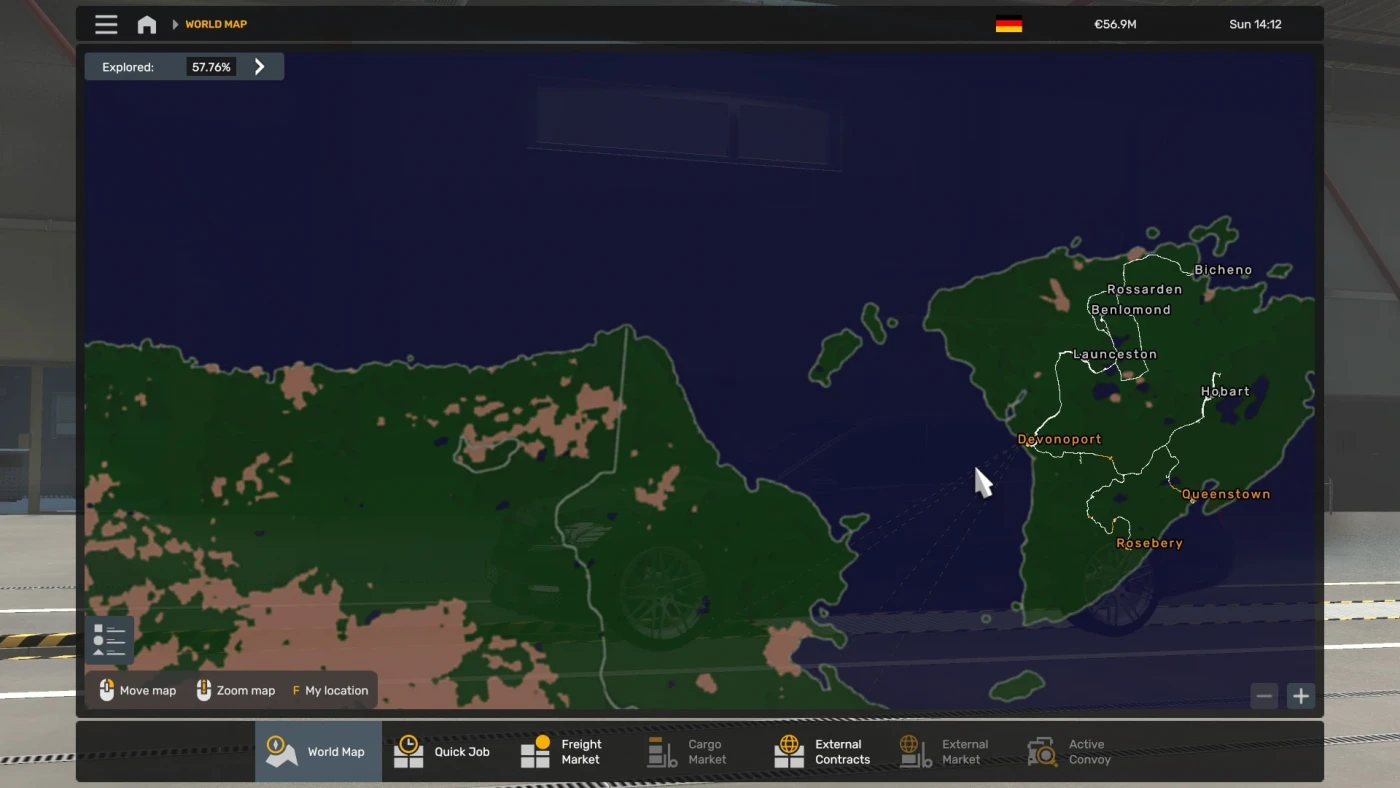Toggle the hamburger menu
1400x788 pixels.
click(x=106, y=23)
